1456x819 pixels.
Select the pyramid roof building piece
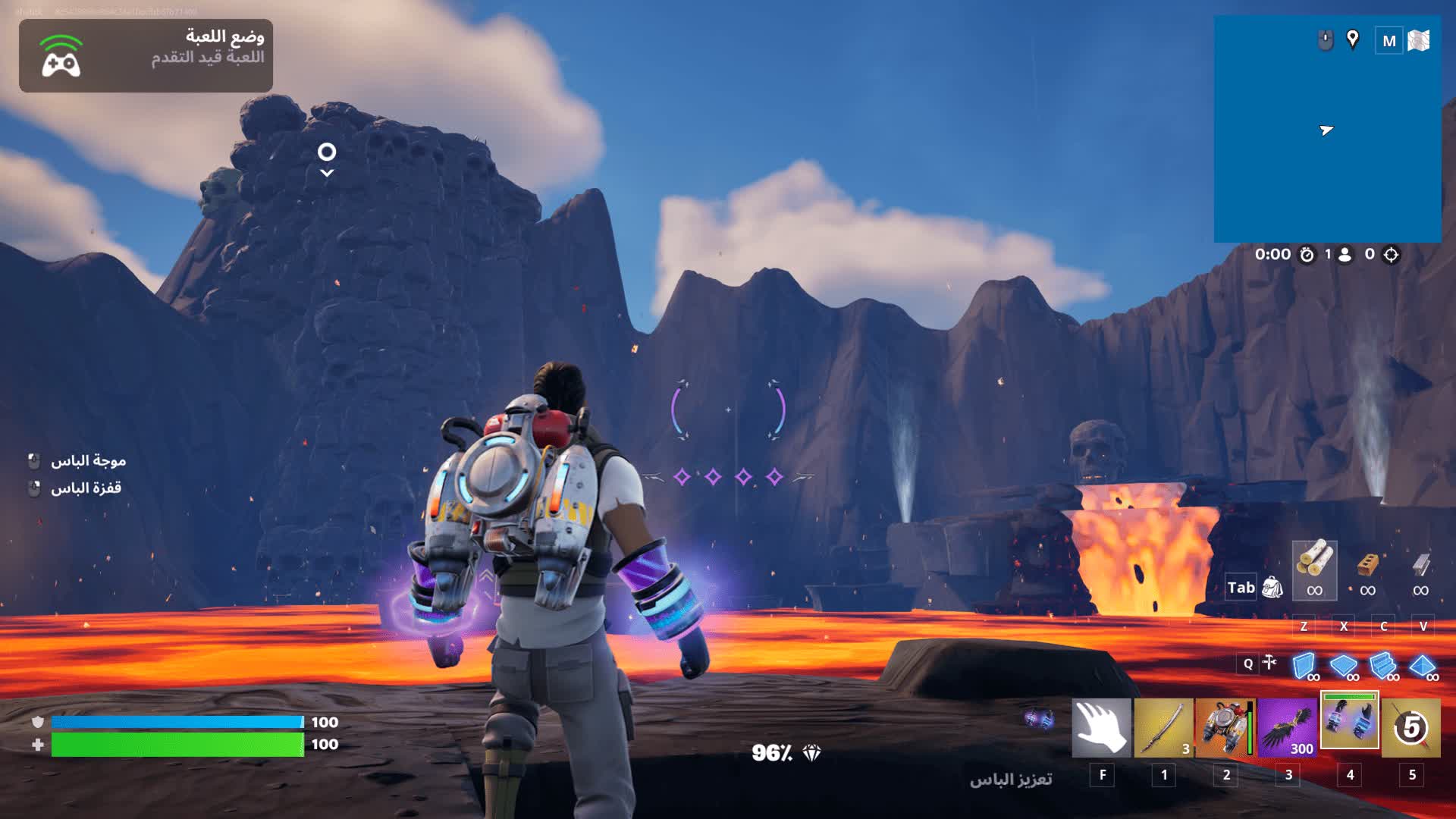point(1423,666)
